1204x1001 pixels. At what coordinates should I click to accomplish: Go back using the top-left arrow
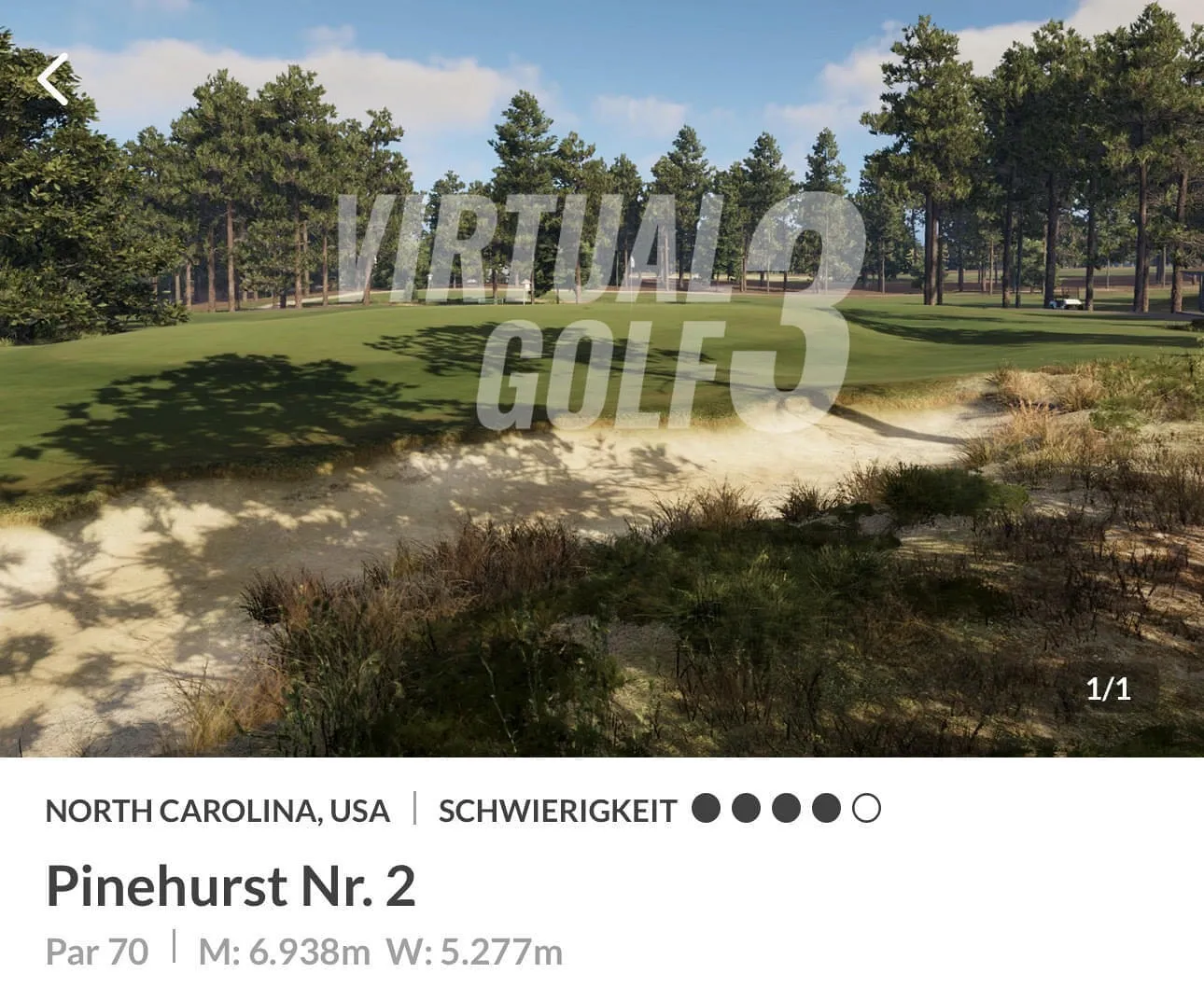[x=54, y=79]
